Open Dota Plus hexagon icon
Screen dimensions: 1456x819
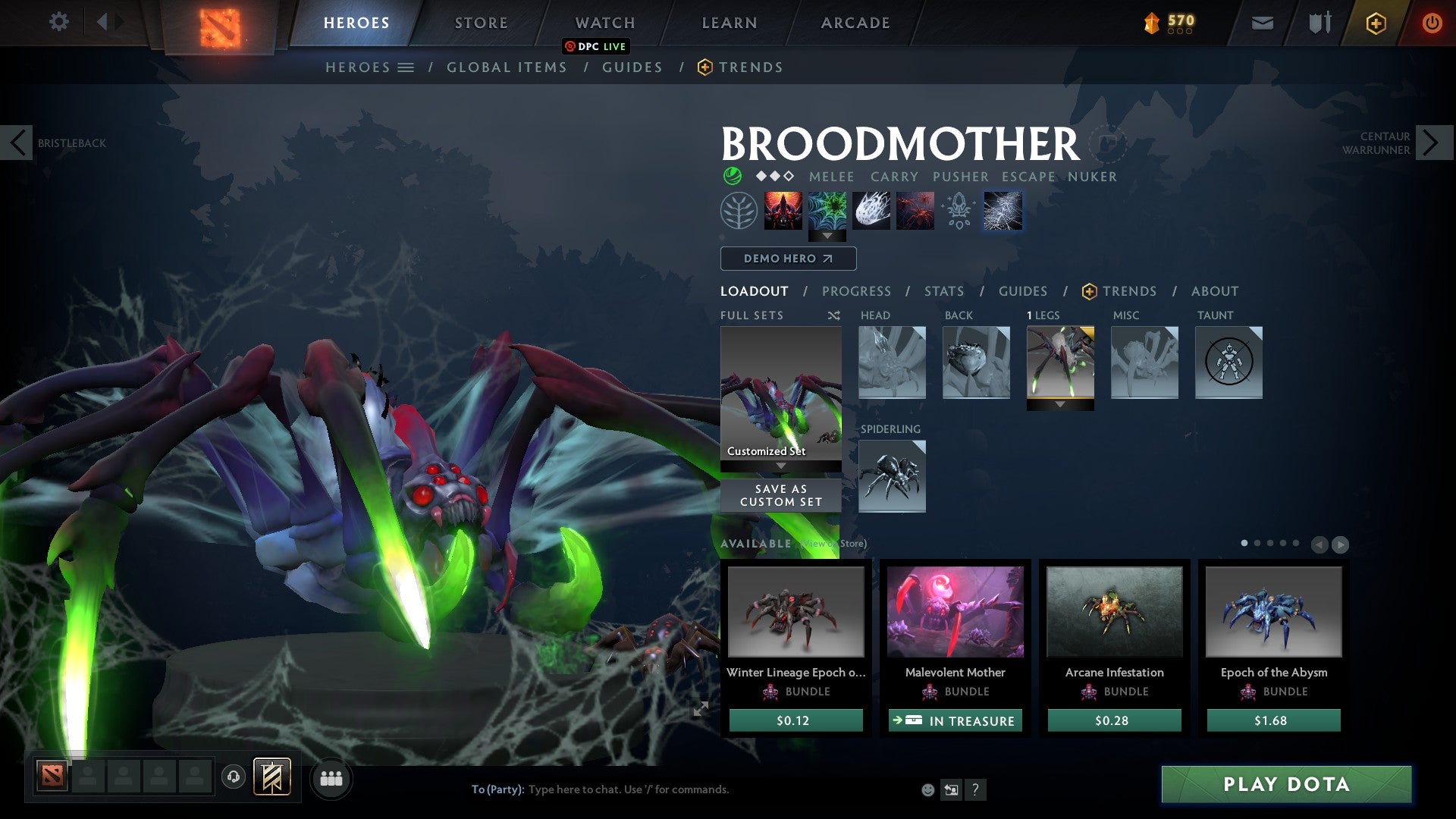point(1376,23)
